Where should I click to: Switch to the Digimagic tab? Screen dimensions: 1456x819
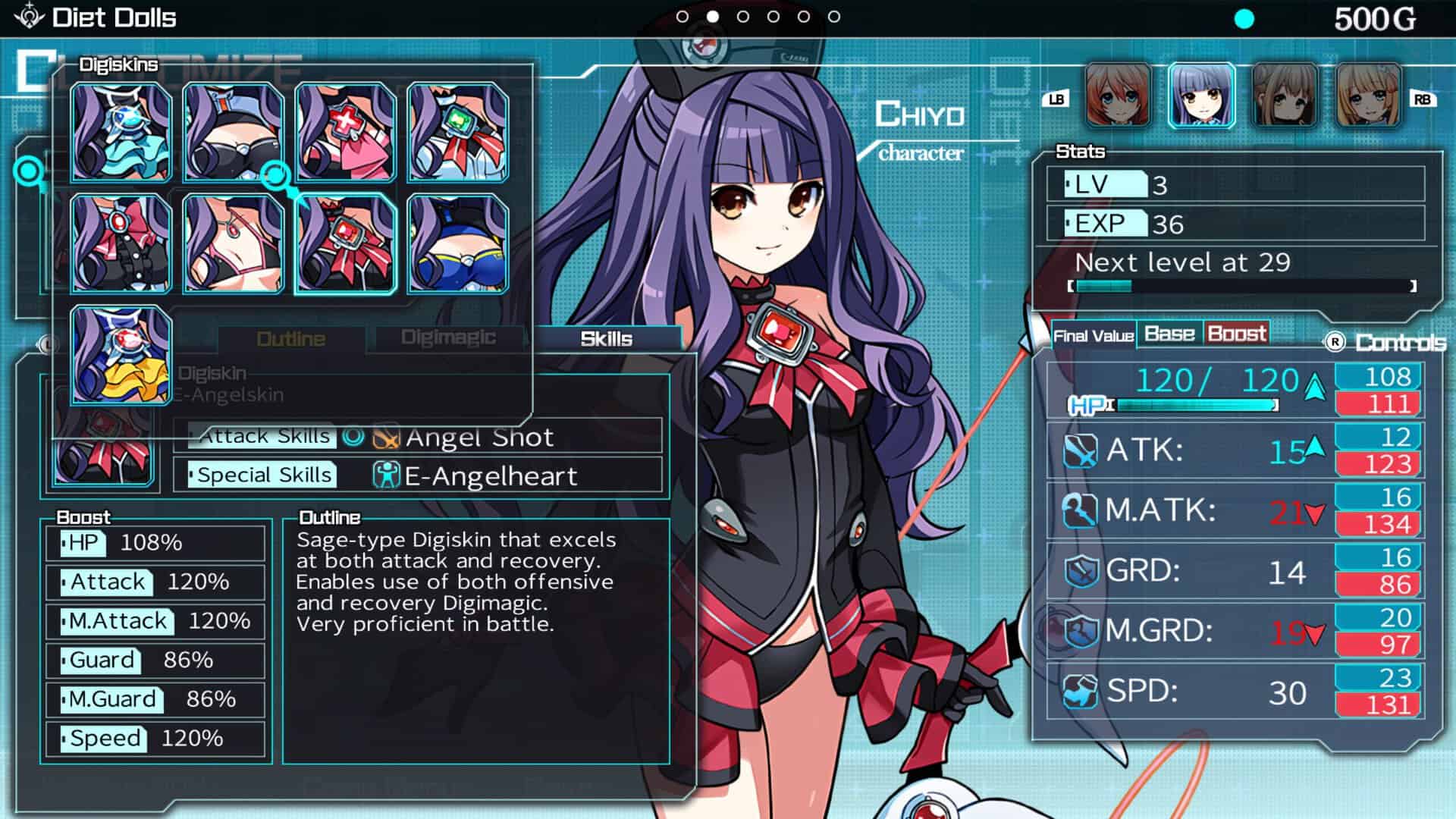click(448, 337)
